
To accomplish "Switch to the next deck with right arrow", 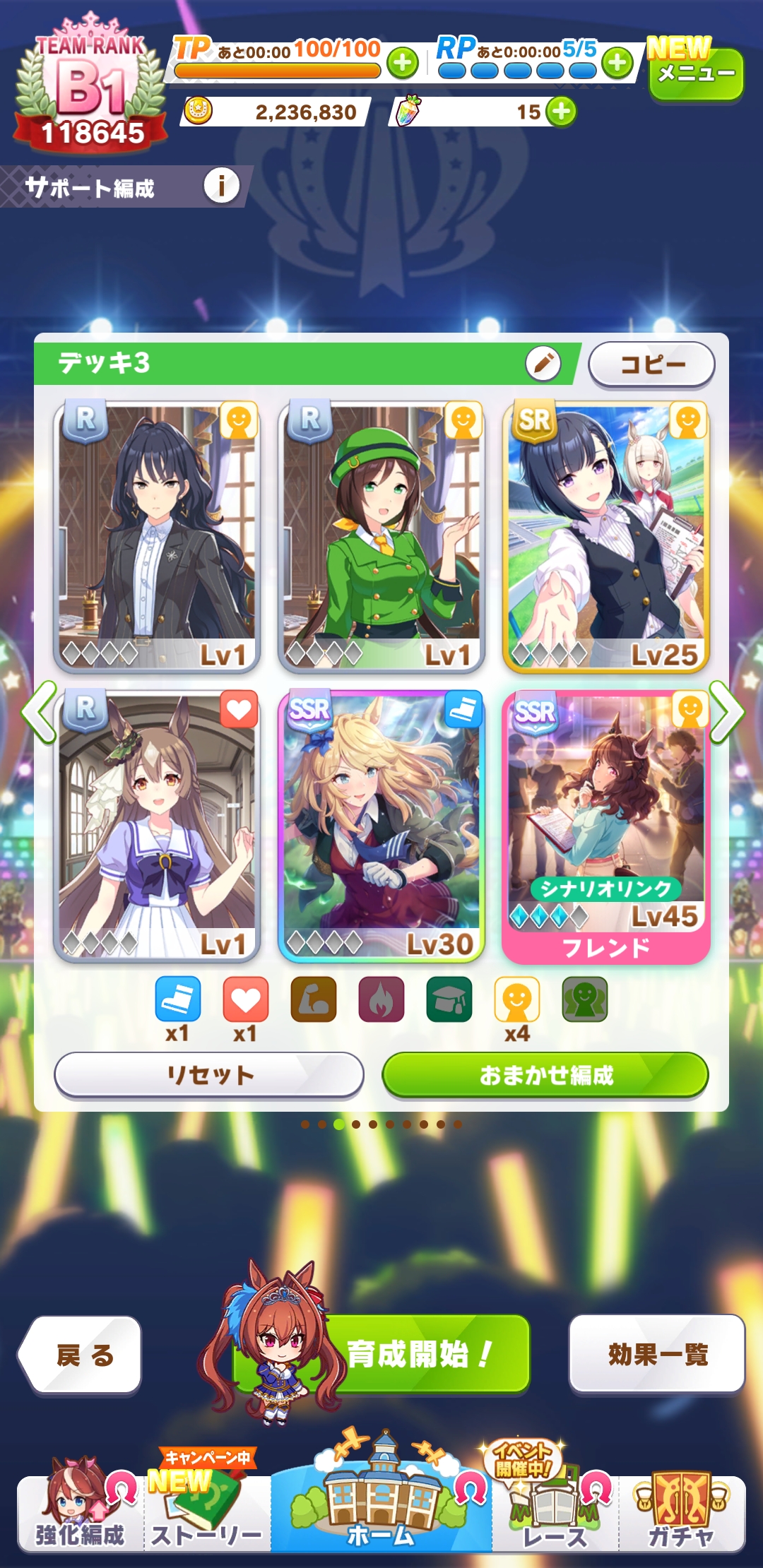I will click(x=726, y=712).
